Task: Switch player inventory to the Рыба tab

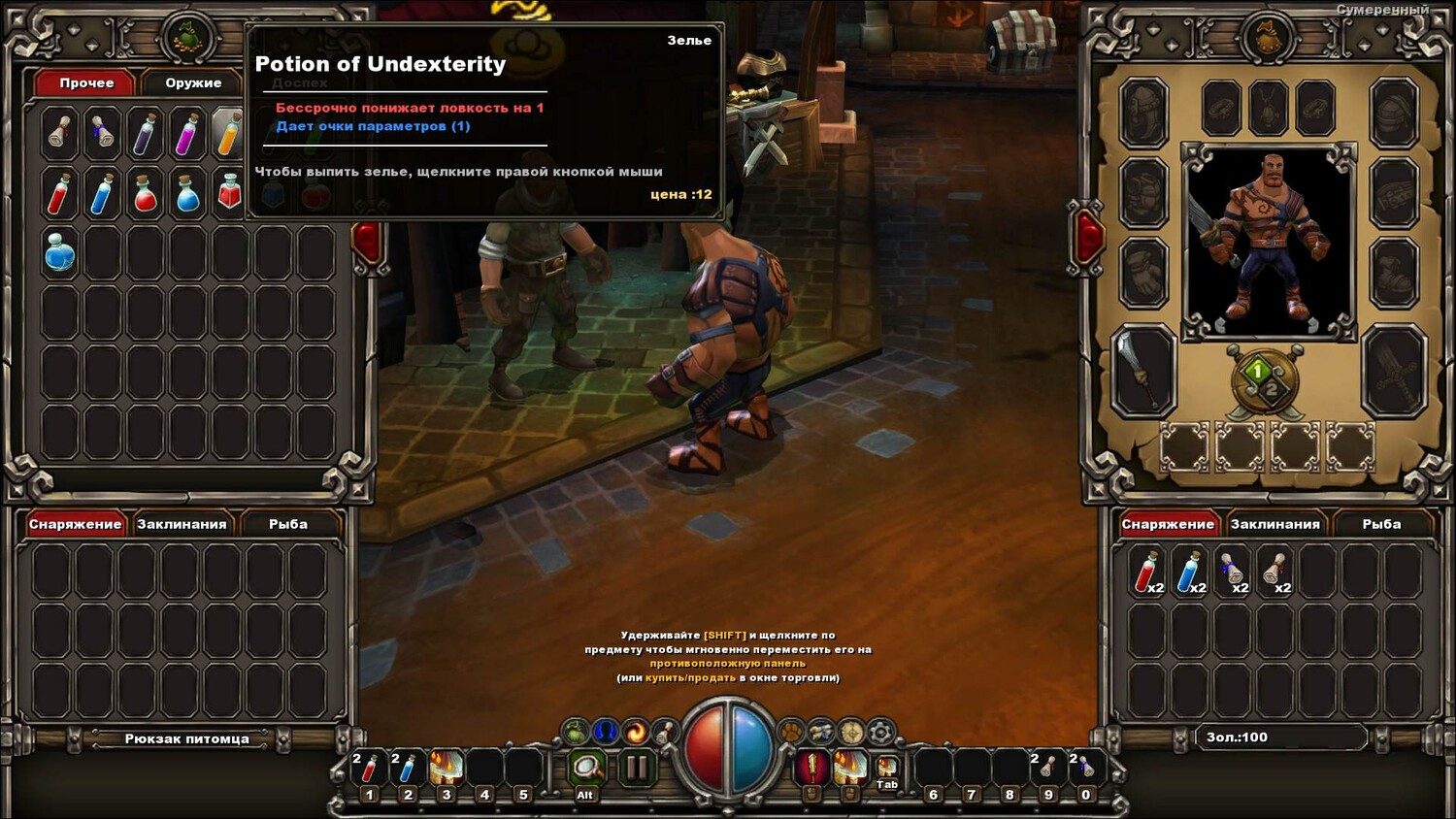Action: (x=1380, y=524)
